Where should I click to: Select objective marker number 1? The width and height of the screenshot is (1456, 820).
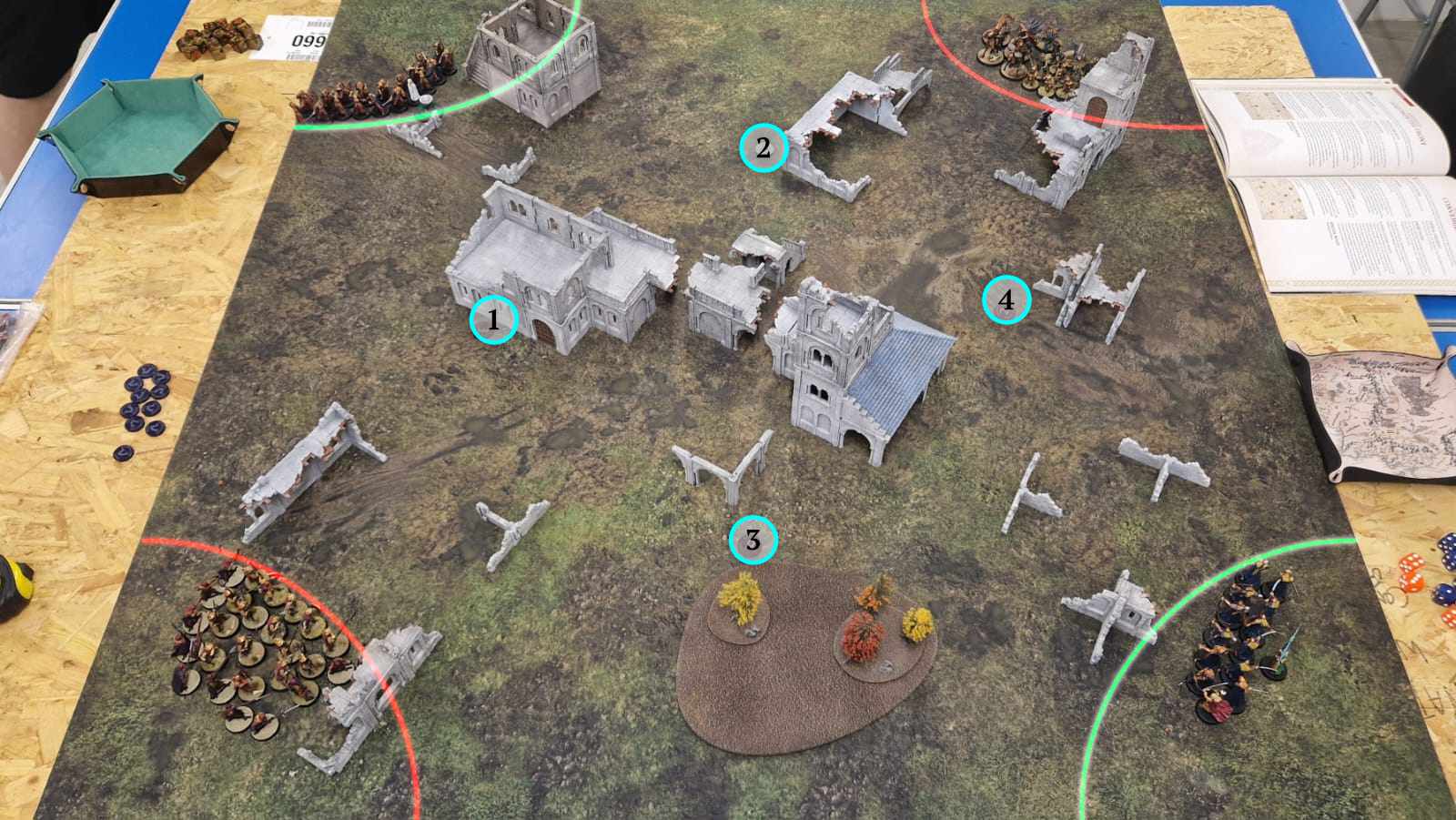pos(493,319)
